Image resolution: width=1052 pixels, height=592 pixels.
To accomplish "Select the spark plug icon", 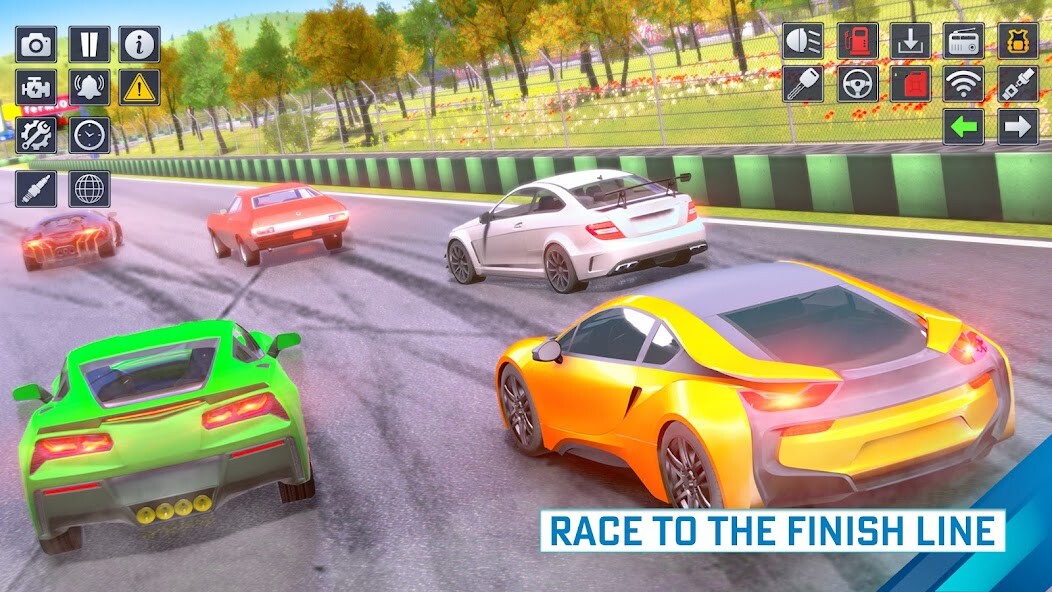I will tap(36, 188).
